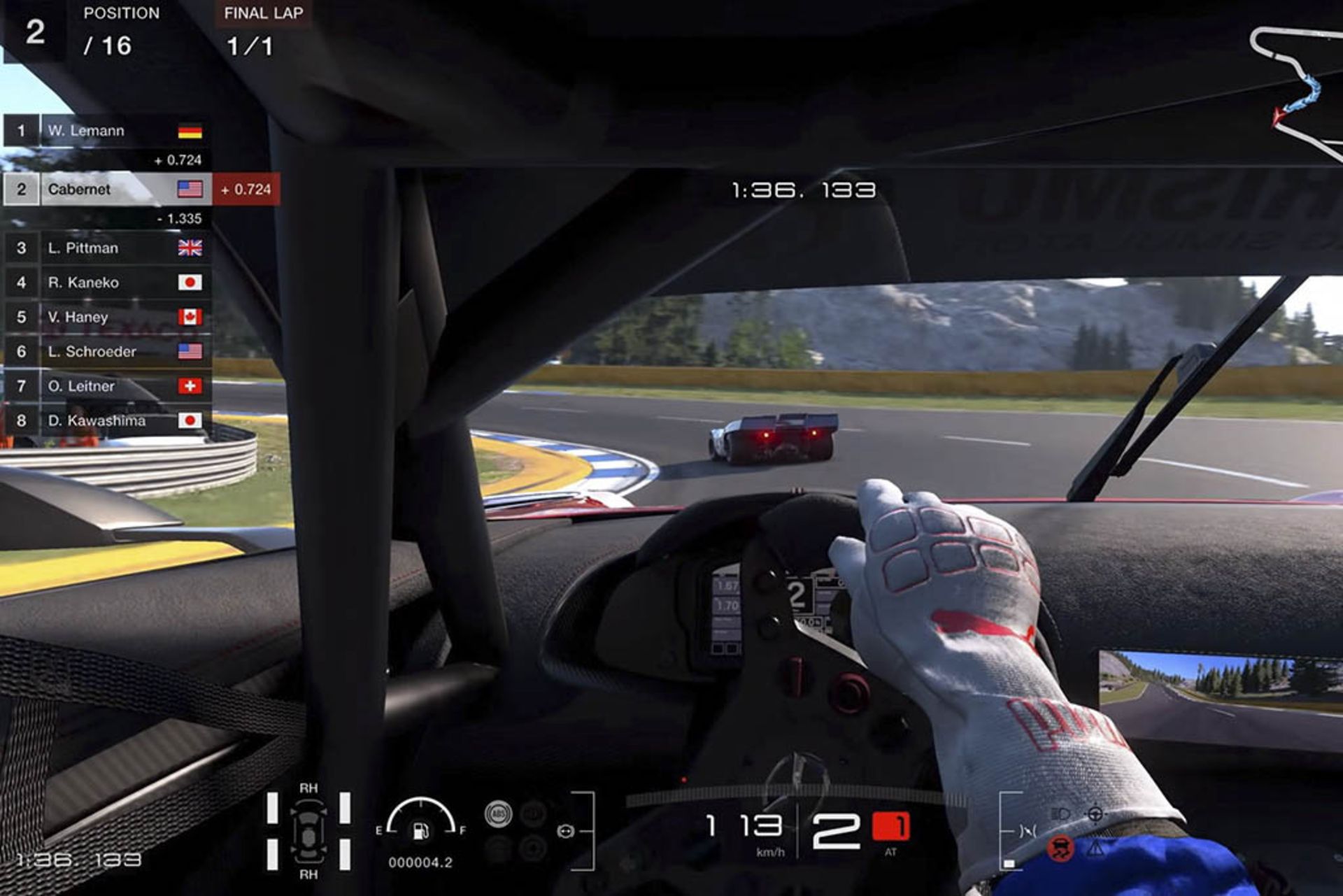
Task: Toggle the ABS indicator icon
Action: click(x=498, y=813)
